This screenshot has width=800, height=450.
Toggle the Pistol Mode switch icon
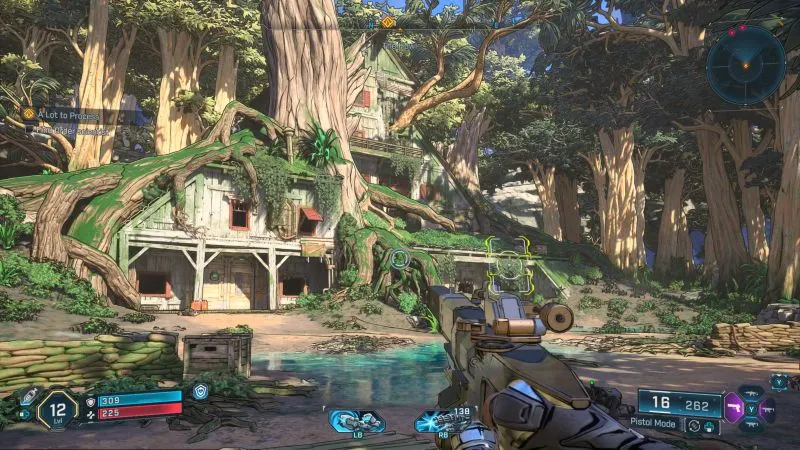pos(694,426)
